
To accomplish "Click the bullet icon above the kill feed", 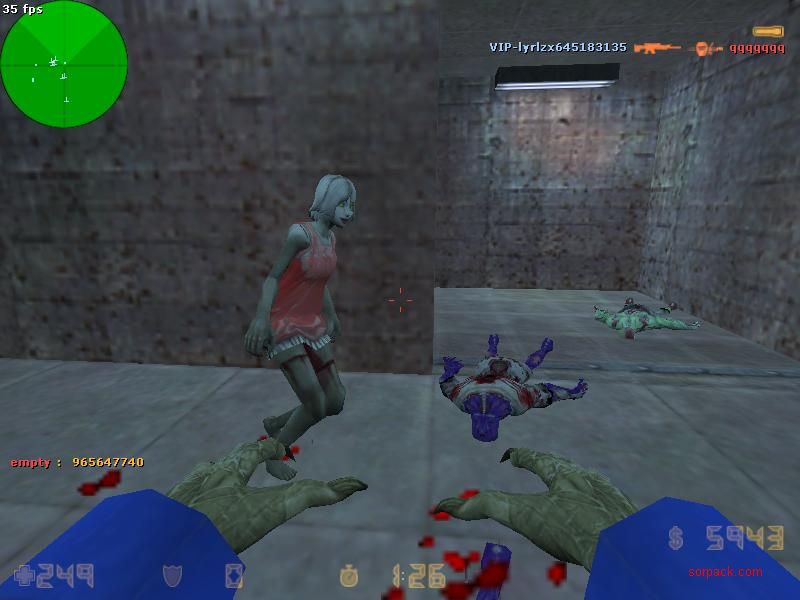I will (768, 32).
